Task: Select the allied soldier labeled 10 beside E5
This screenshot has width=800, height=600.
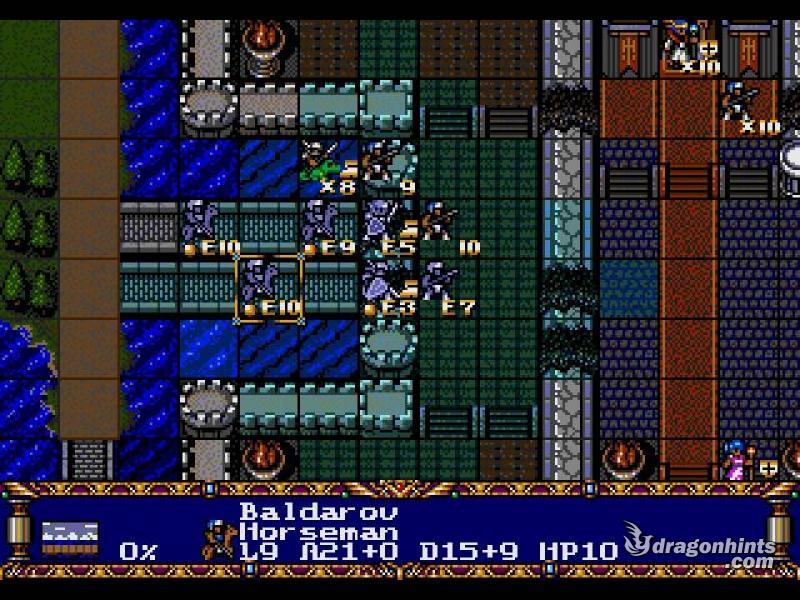Action: (x=440, y=222)
